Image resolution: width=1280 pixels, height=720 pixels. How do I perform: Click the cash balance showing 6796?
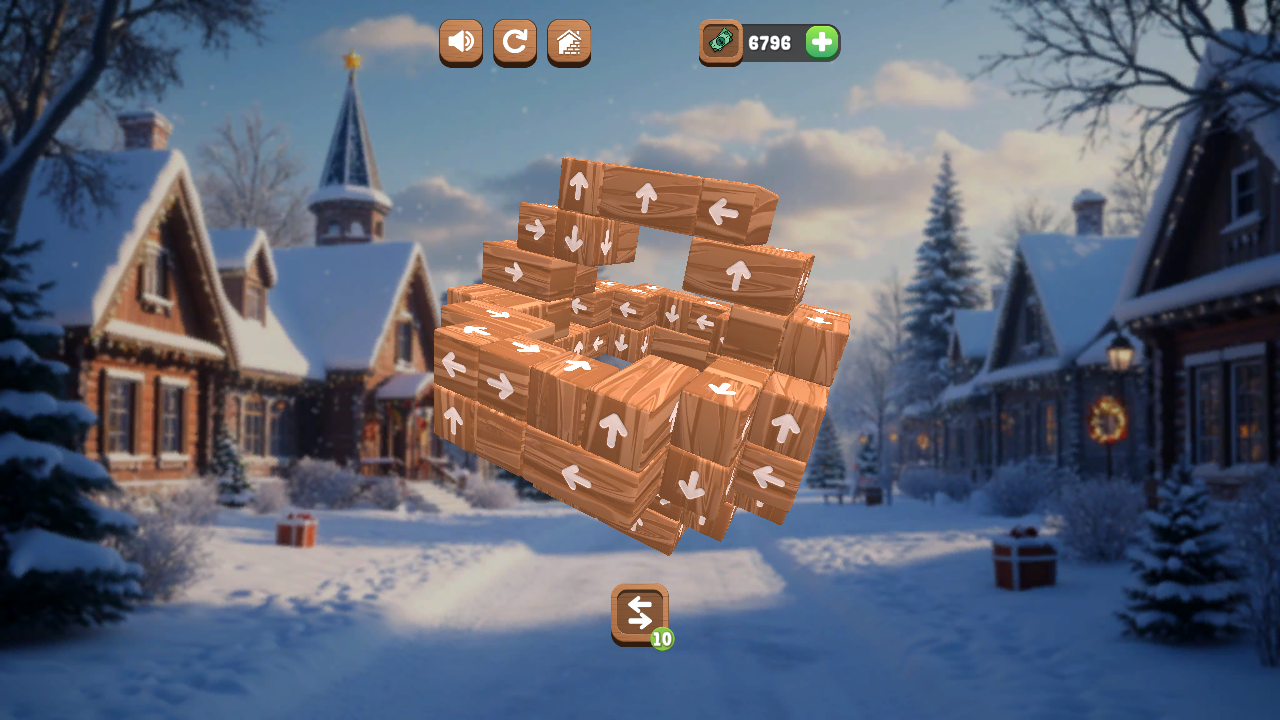(x=770, y=43)
